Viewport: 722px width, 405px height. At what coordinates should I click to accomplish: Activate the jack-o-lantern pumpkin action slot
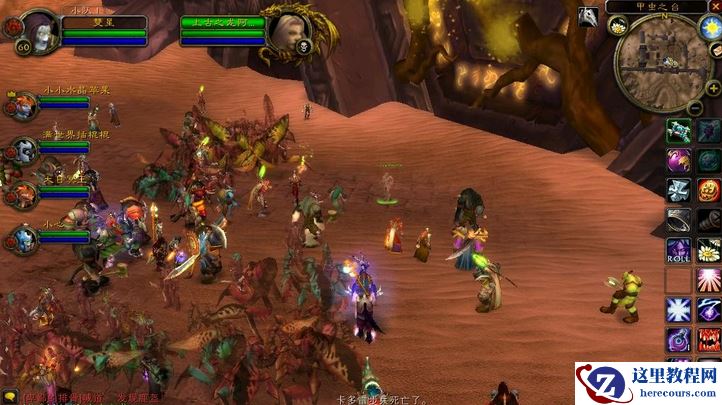click(709, 190)
